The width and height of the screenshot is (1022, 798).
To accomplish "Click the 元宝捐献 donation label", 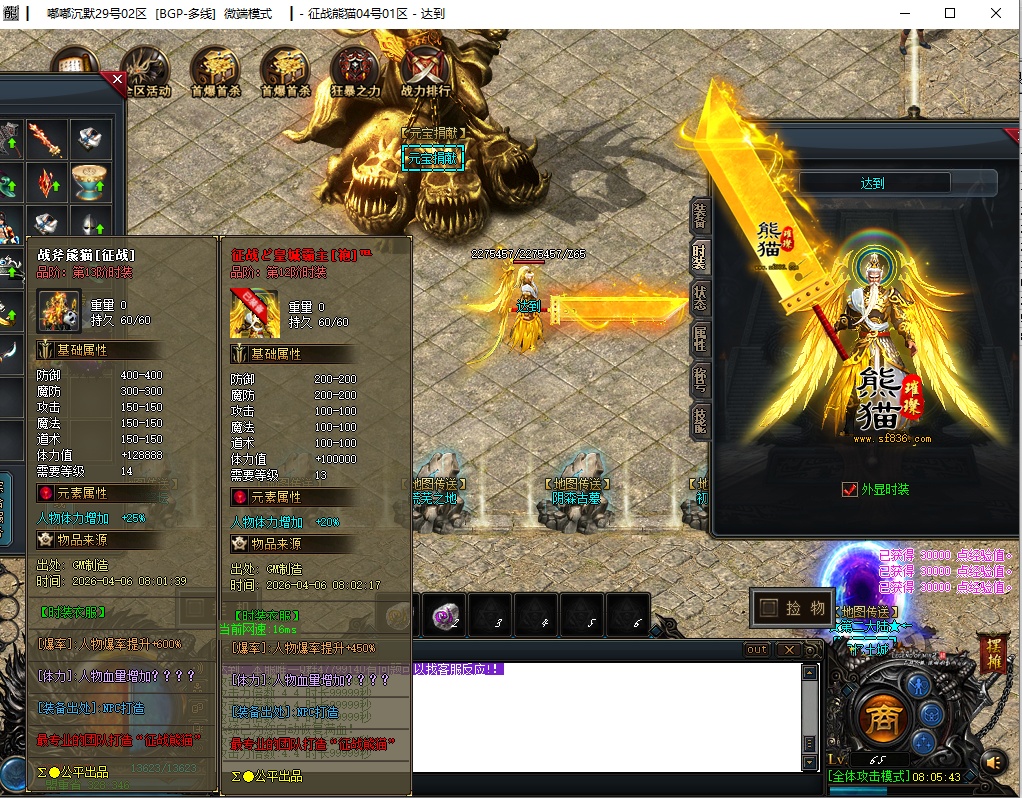I will point(432,157).
